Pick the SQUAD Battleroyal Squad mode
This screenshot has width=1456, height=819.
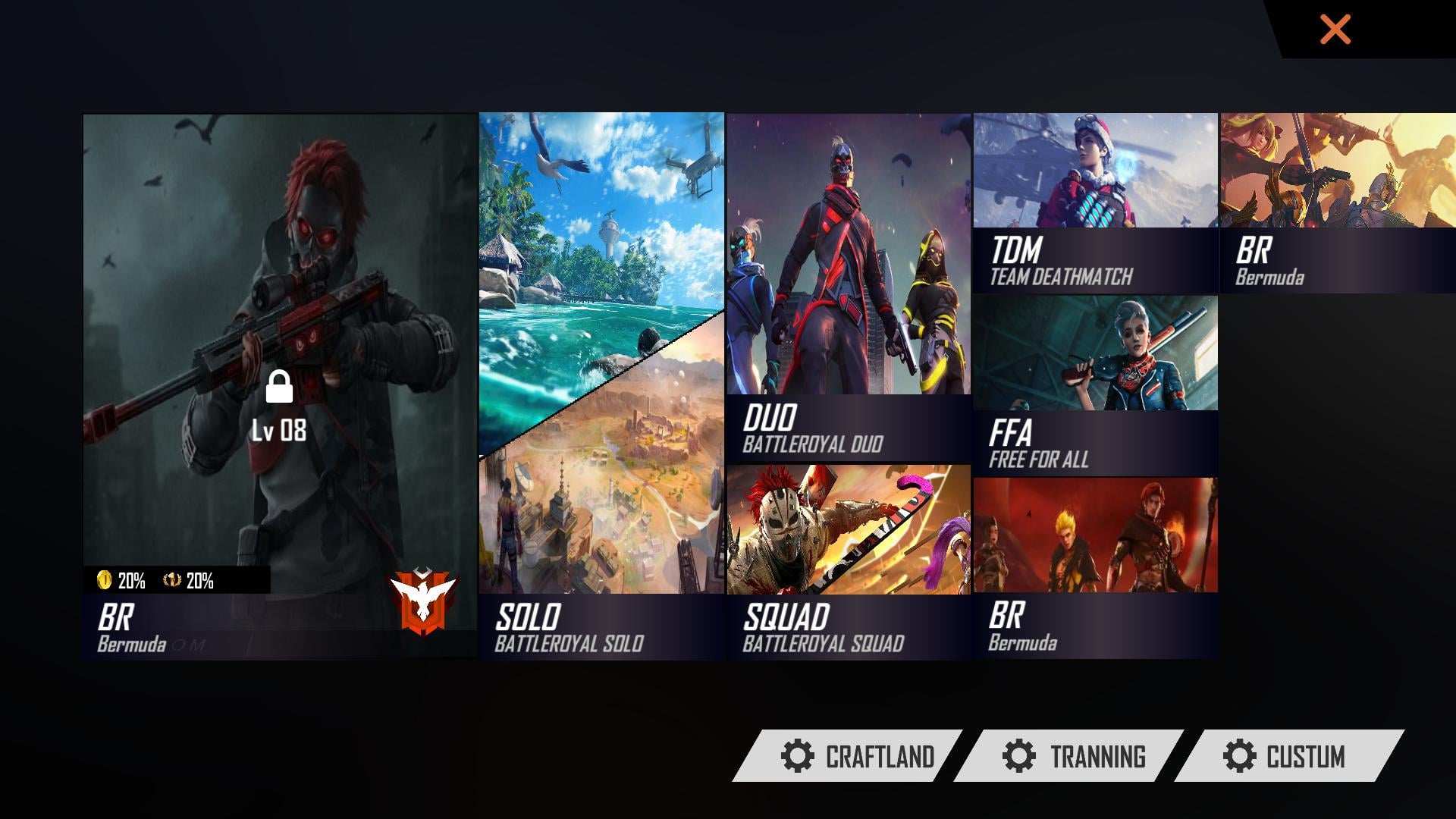849,561
